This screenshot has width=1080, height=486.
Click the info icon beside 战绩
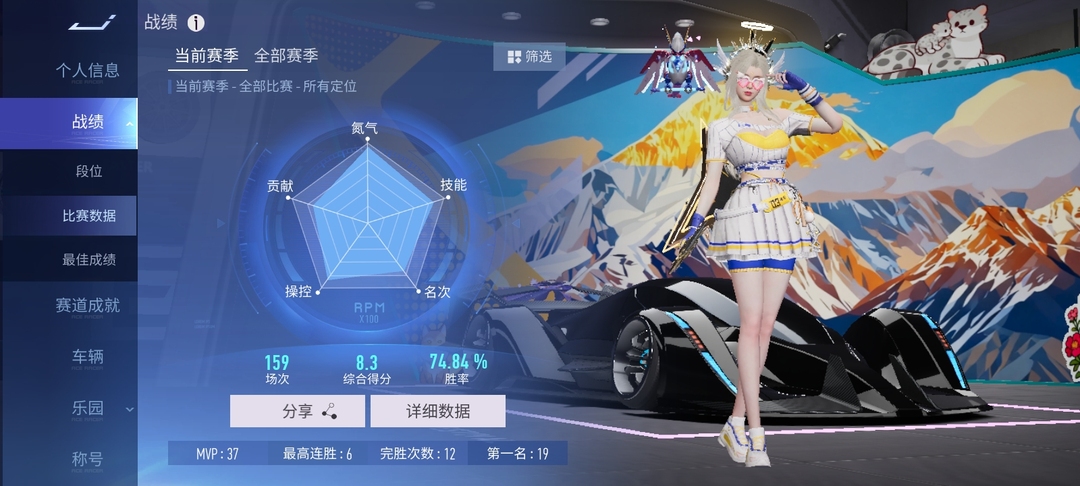pos(196,23)
